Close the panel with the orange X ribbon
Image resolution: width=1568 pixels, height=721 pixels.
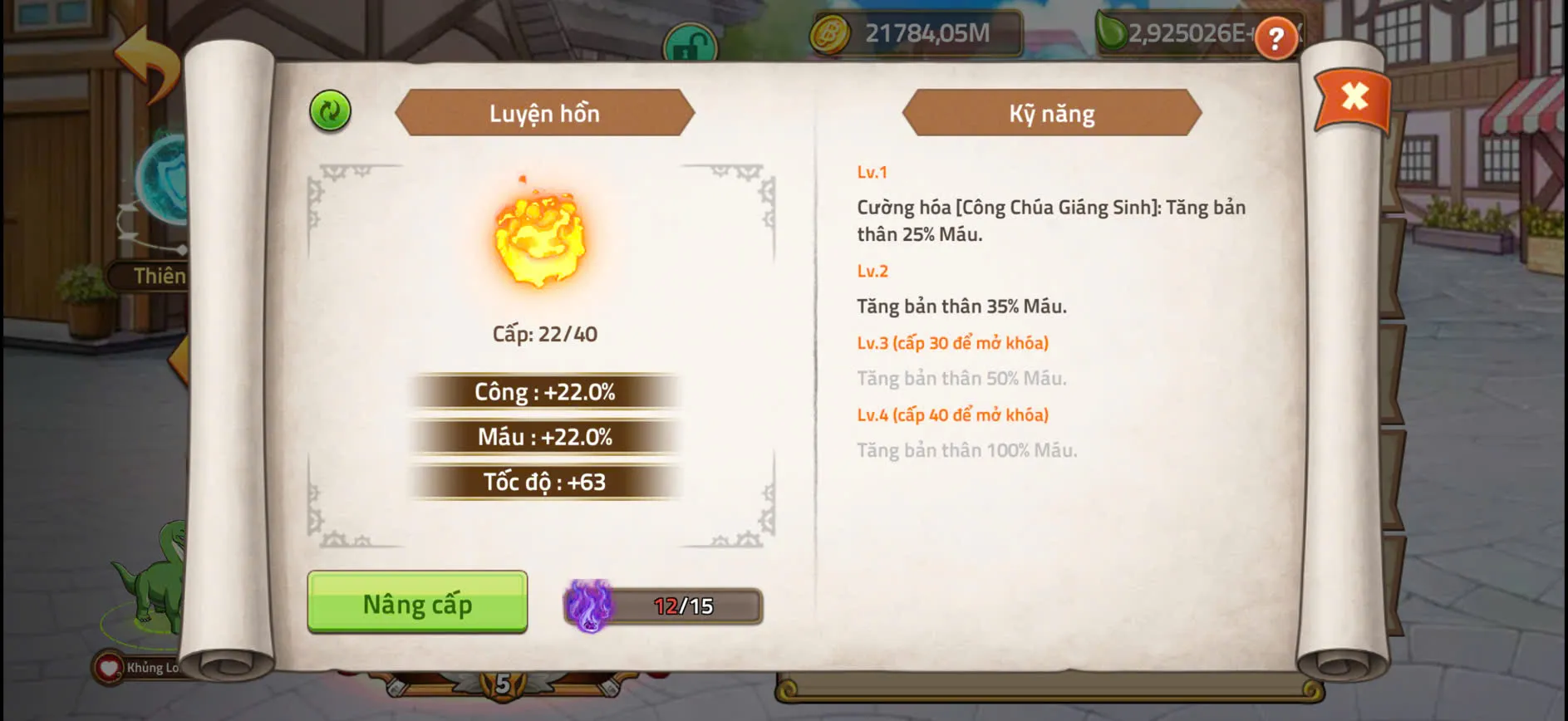(x=1353, y=96)
